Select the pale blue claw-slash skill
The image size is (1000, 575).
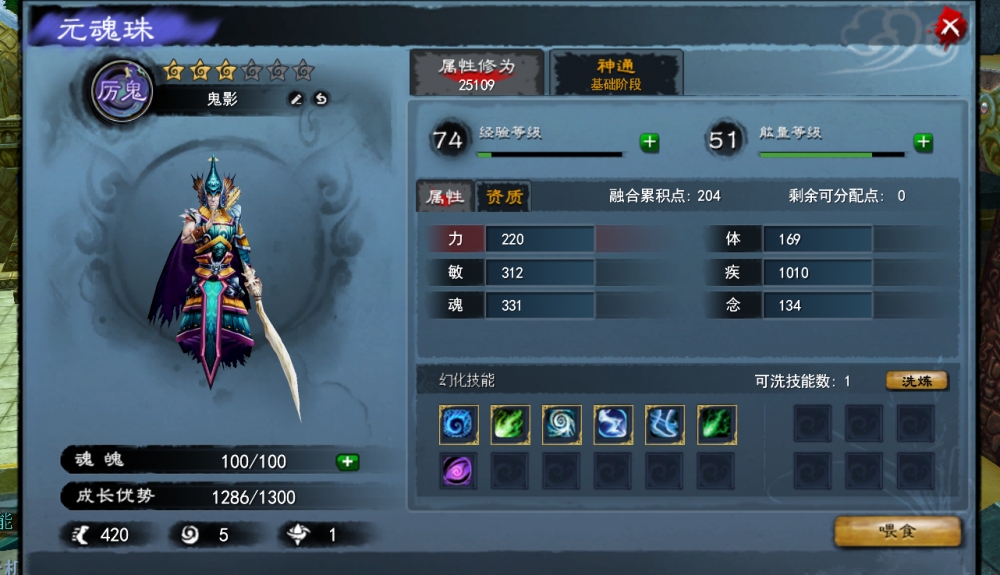[665, 425]
